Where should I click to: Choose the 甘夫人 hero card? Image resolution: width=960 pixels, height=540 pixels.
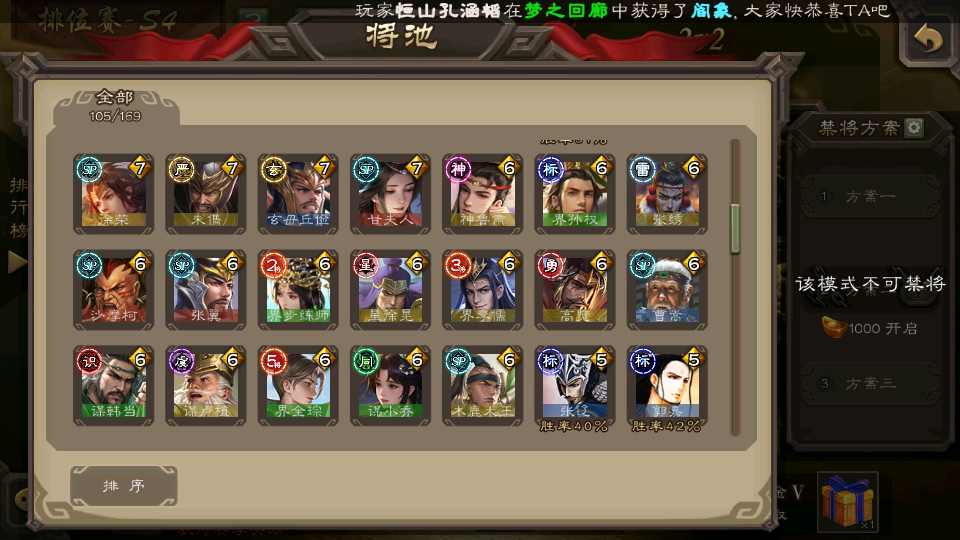[x=390, y=193]
